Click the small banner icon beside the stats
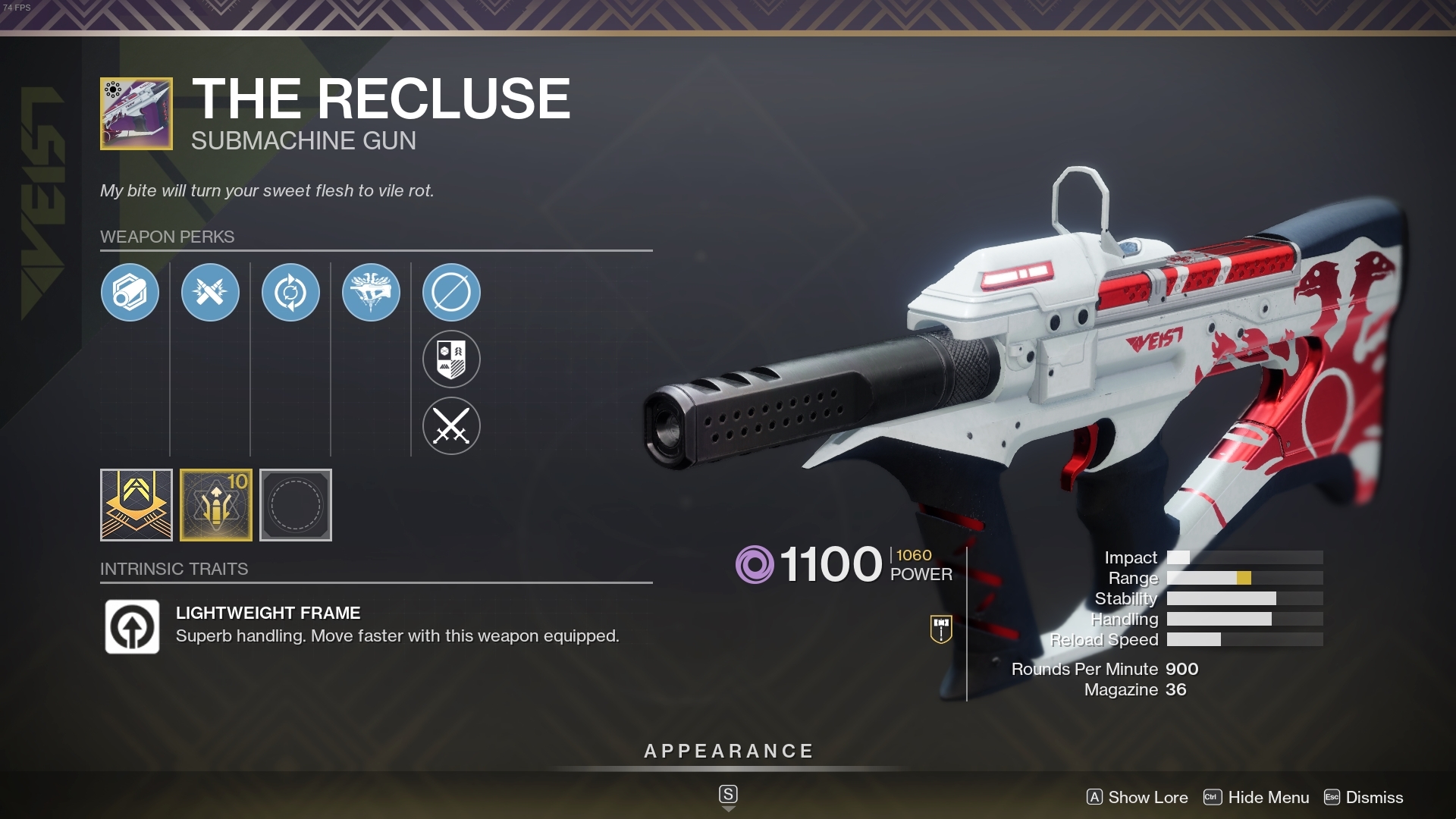 point(940,629)
